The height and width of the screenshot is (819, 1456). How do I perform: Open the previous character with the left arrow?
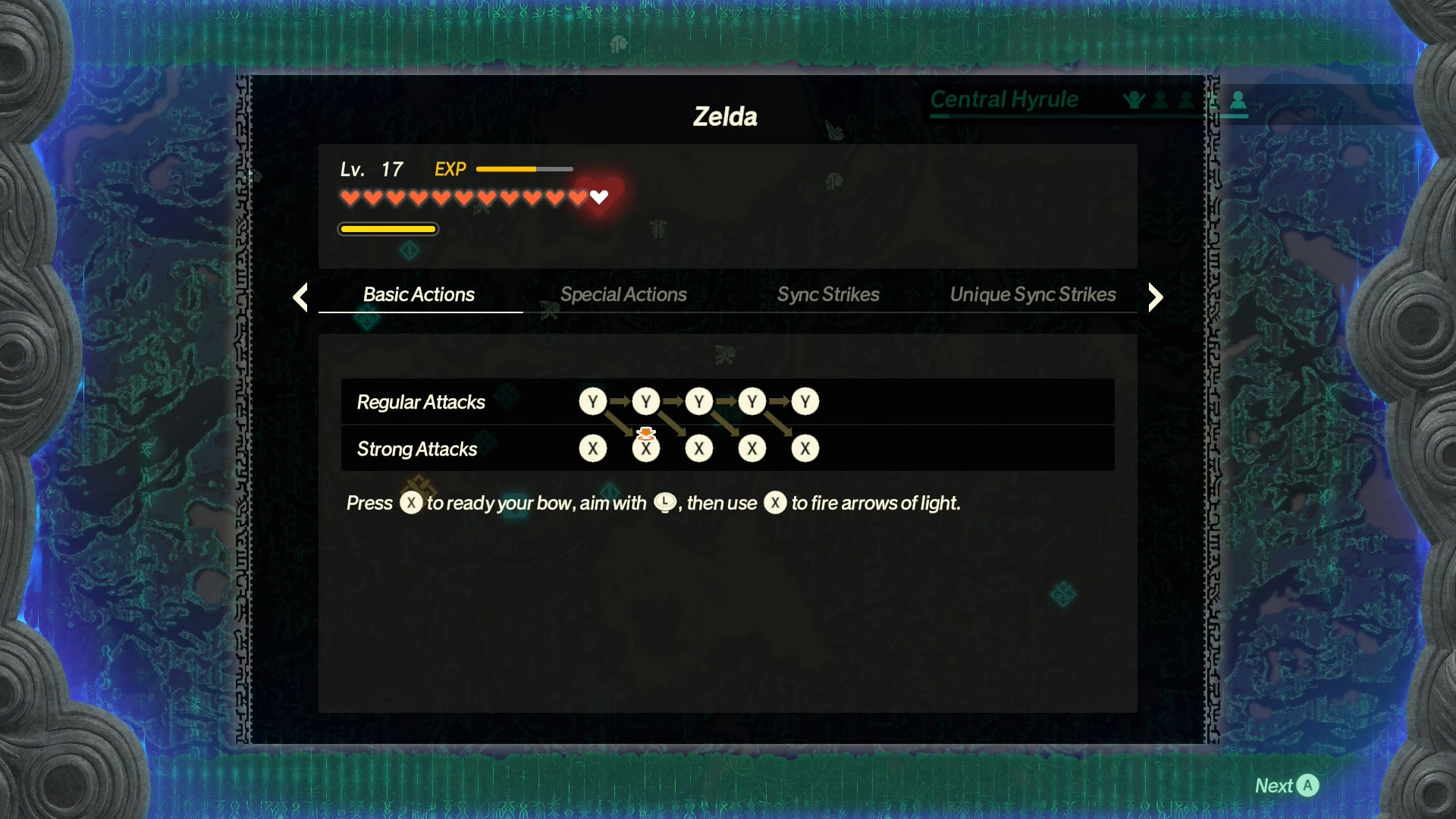pos(300,297)
